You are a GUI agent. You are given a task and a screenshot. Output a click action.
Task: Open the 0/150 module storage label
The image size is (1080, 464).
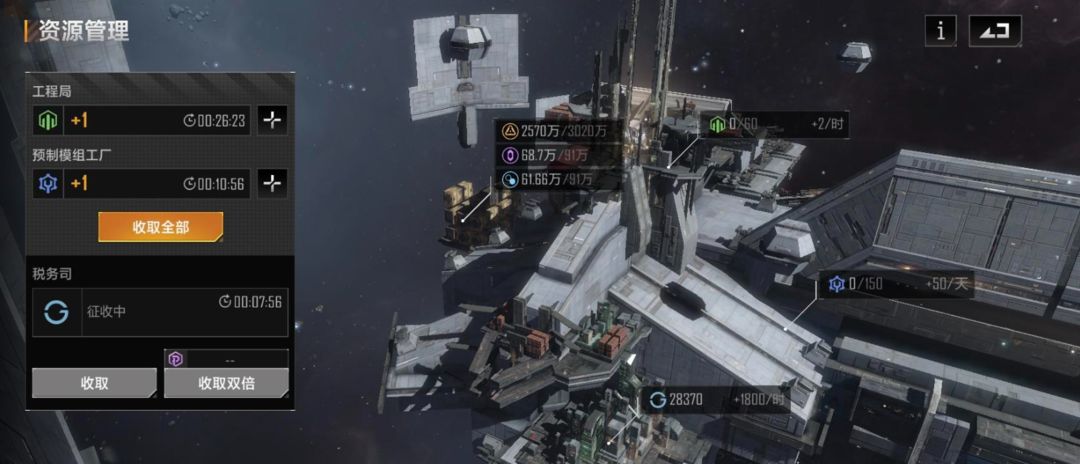pyautogui.click(x=897, y=285)
